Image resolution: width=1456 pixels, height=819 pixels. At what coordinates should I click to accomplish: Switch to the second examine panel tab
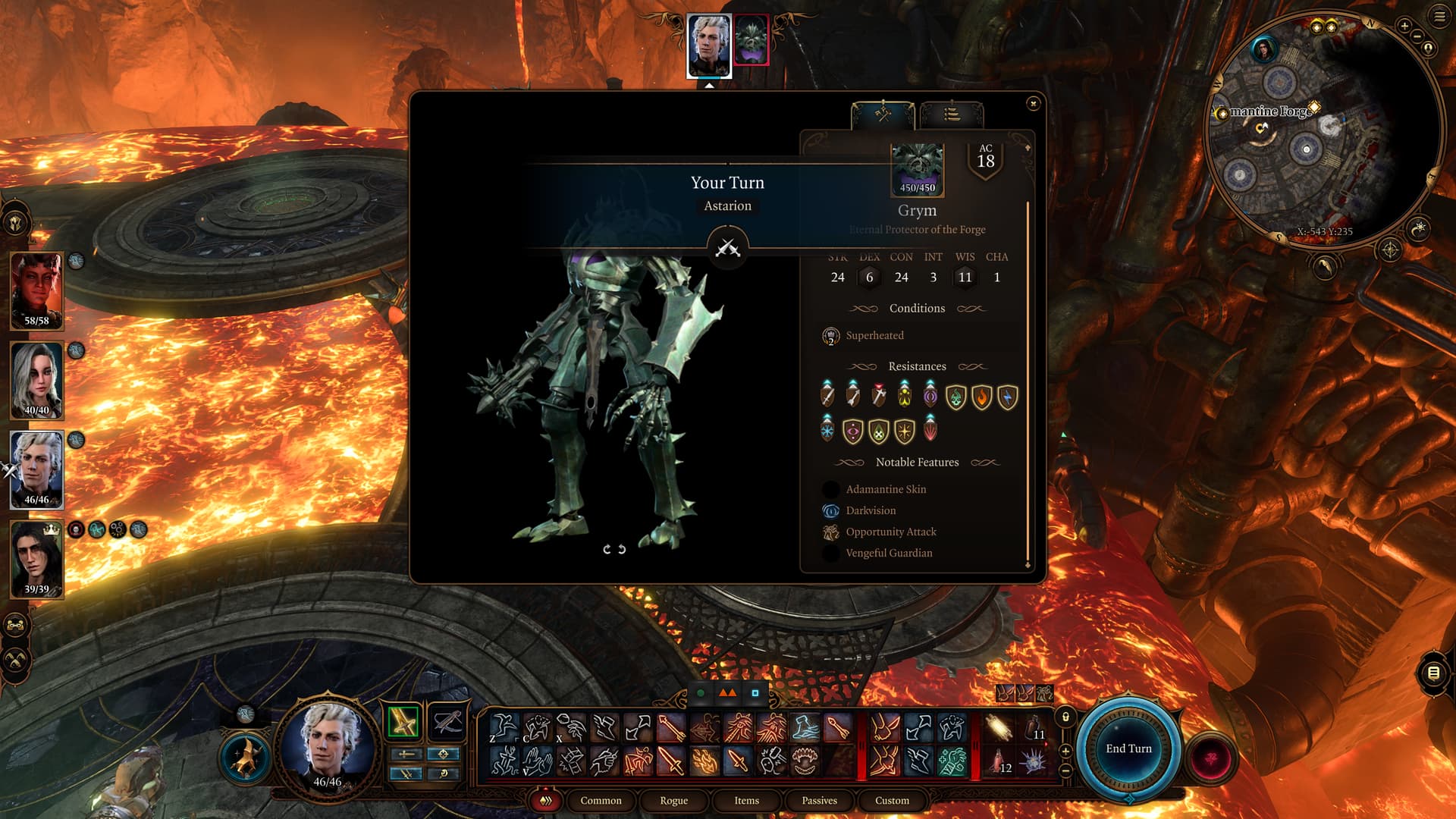coord(952,115)
